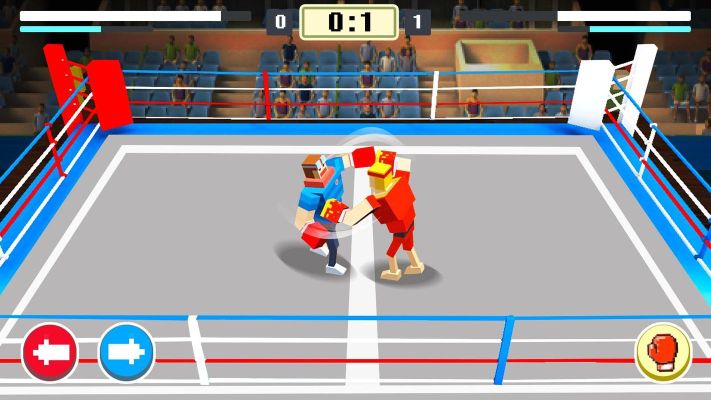Hit the yellow boxing glove punch button
711x400 pixels.
pyautogui.click(x=663, y=353)
